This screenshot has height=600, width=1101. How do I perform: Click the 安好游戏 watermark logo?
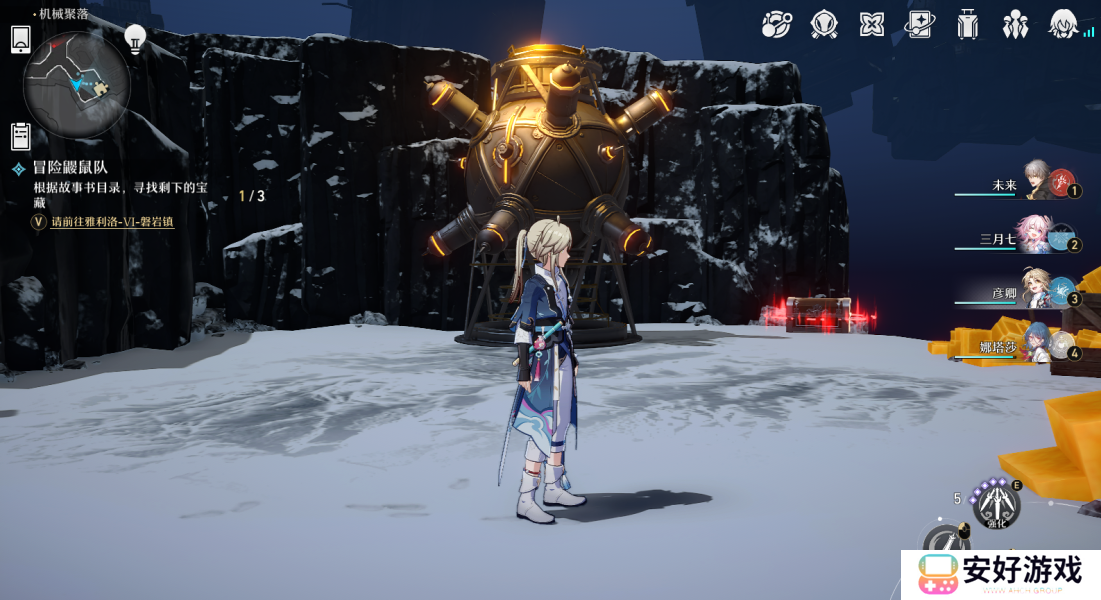pyautogui.click(x=1000, y=574)
